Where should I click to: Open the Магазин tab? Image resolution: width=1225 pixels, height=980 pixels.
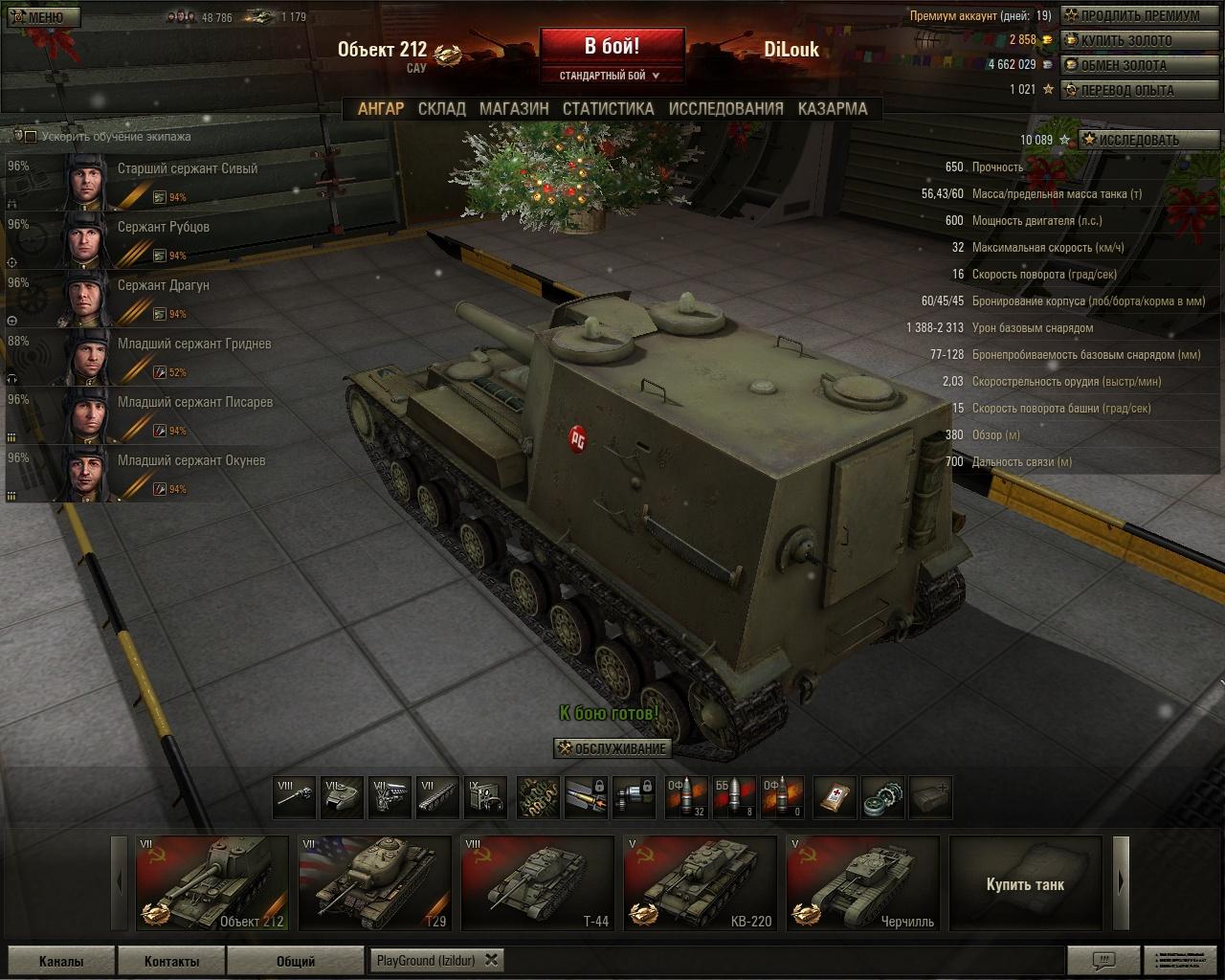coord(514,109)
